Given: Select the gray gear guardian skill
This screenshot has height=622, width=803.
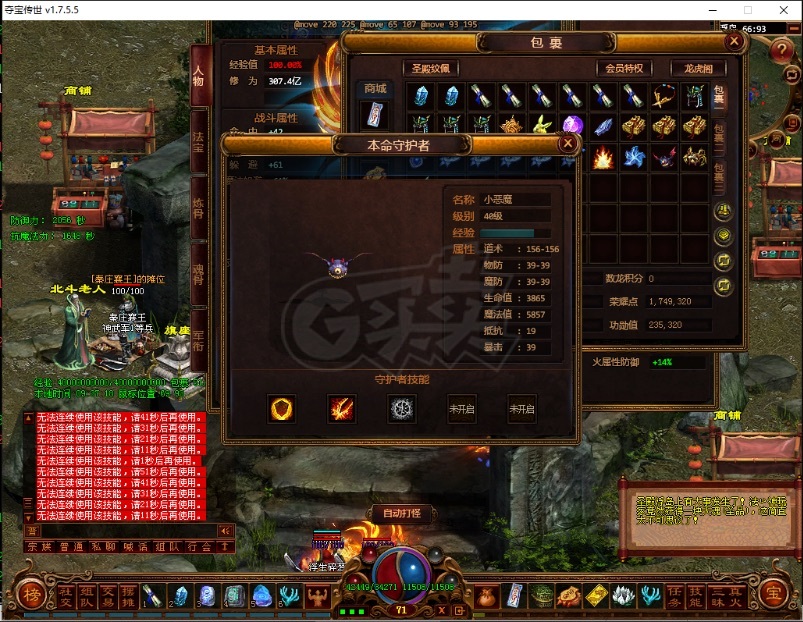Looking at the screenshot, I should [402, 408].
